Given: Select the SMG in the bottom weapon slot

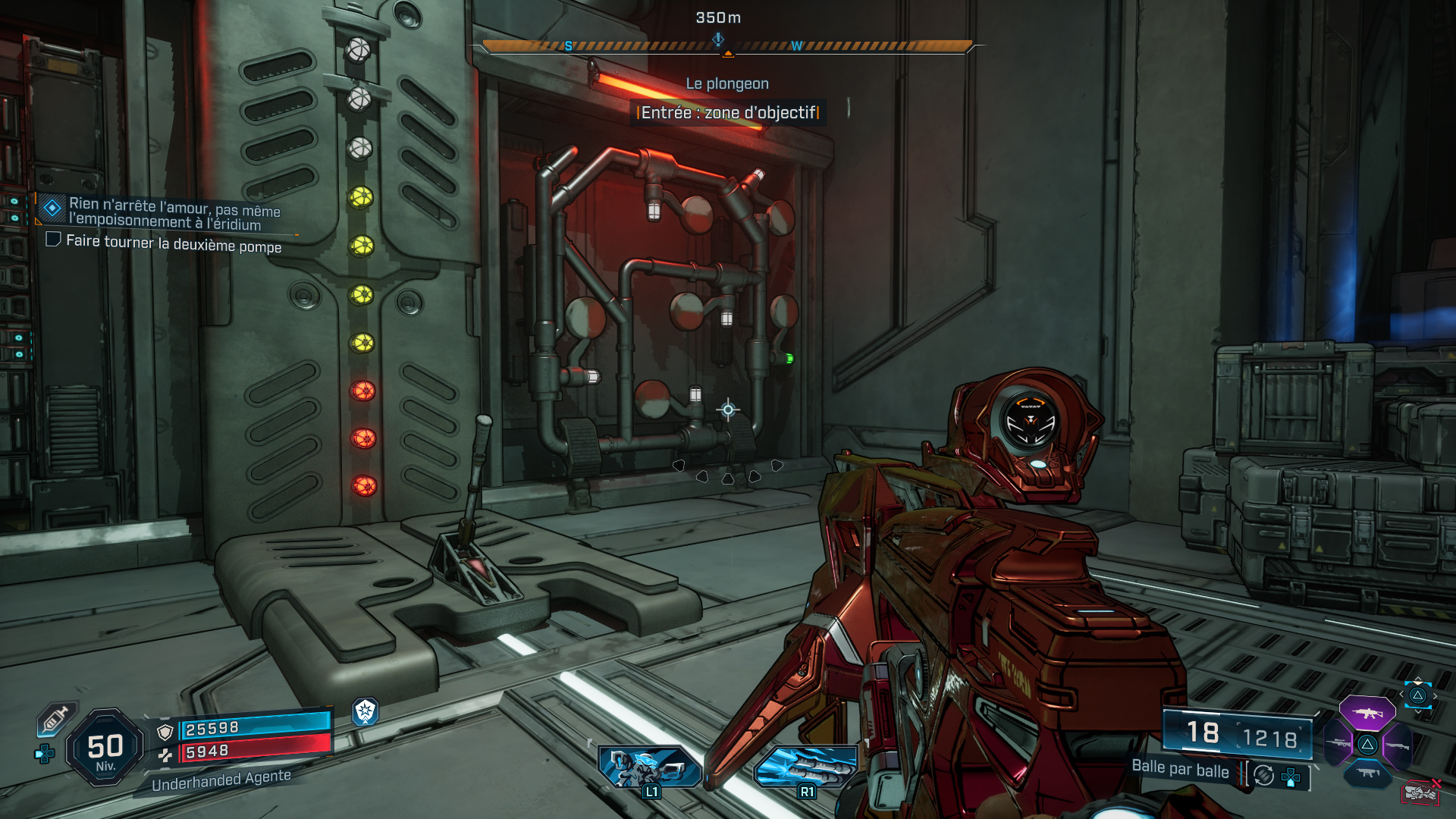Looking at the screenshot, I should tap(1367, 772).
